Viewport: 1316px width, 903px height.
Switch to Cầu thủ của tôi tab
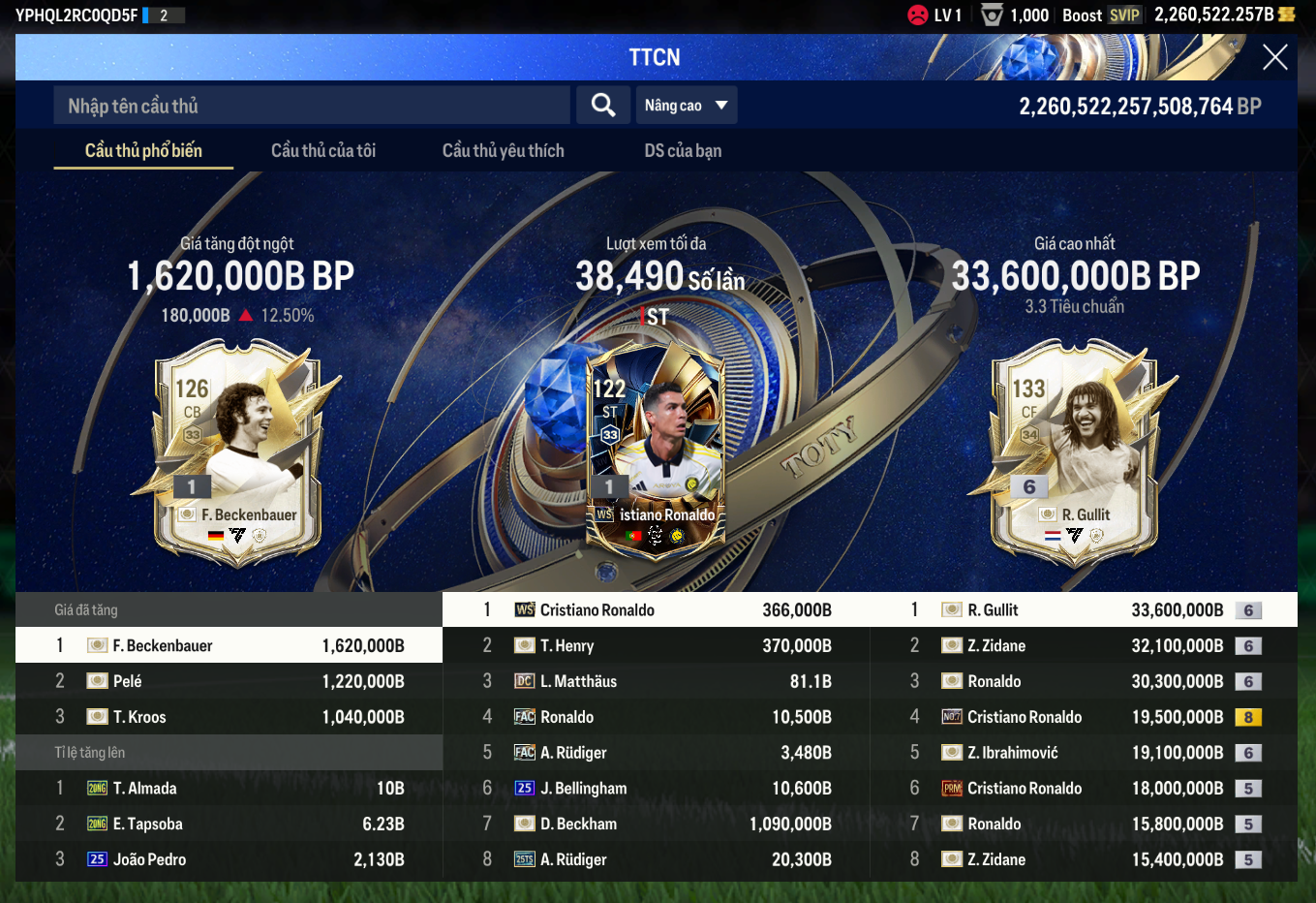tap(323, 150)
